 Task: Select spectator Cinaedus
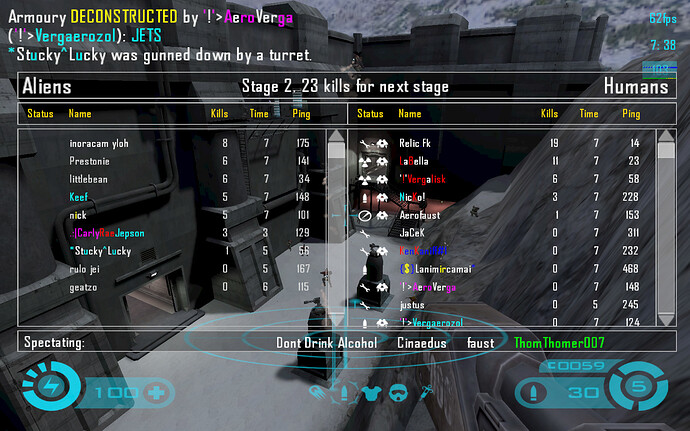(x=422, y=343)
